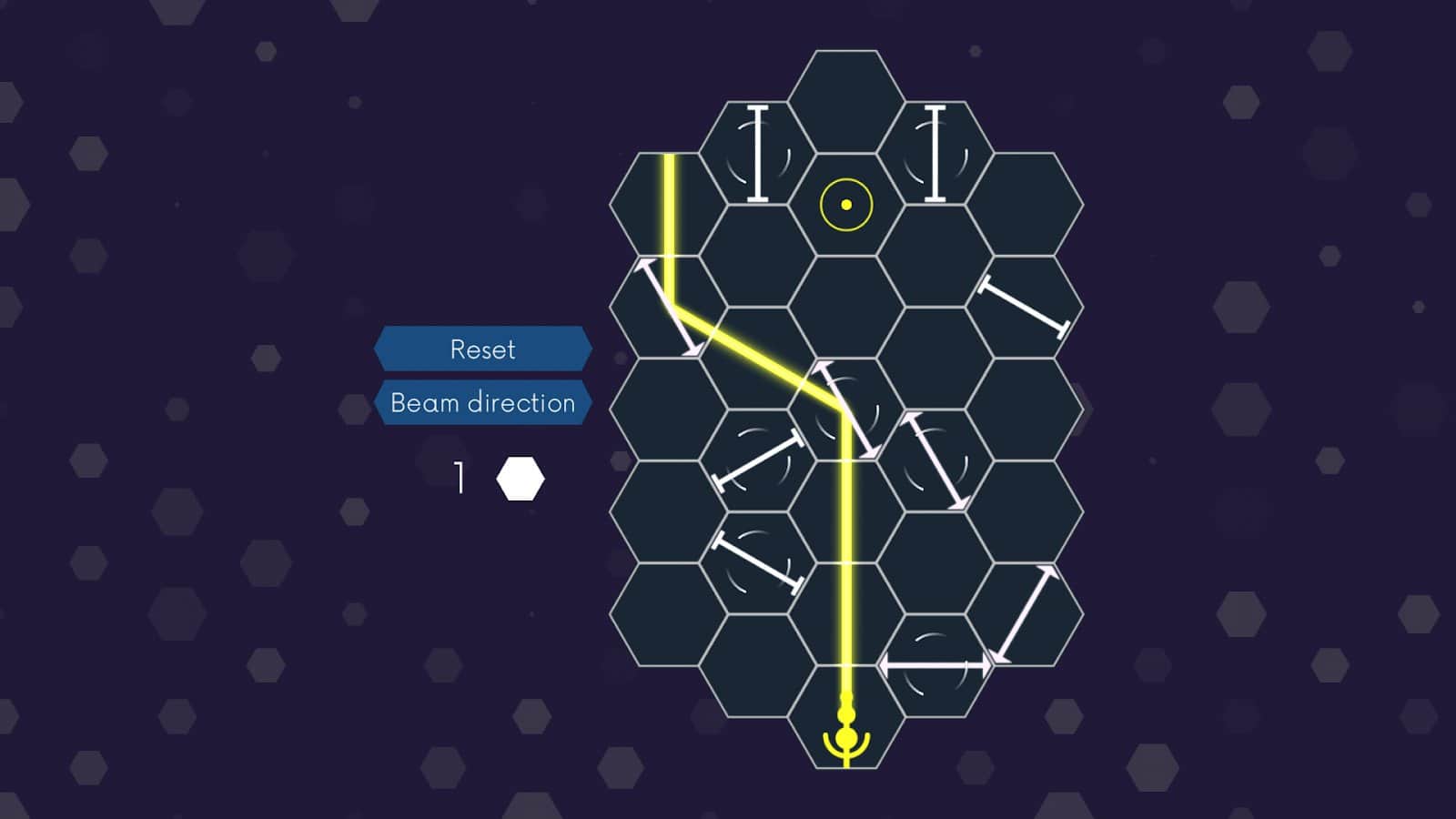Click the yellow target circle near the top

[x=844, y=204]
